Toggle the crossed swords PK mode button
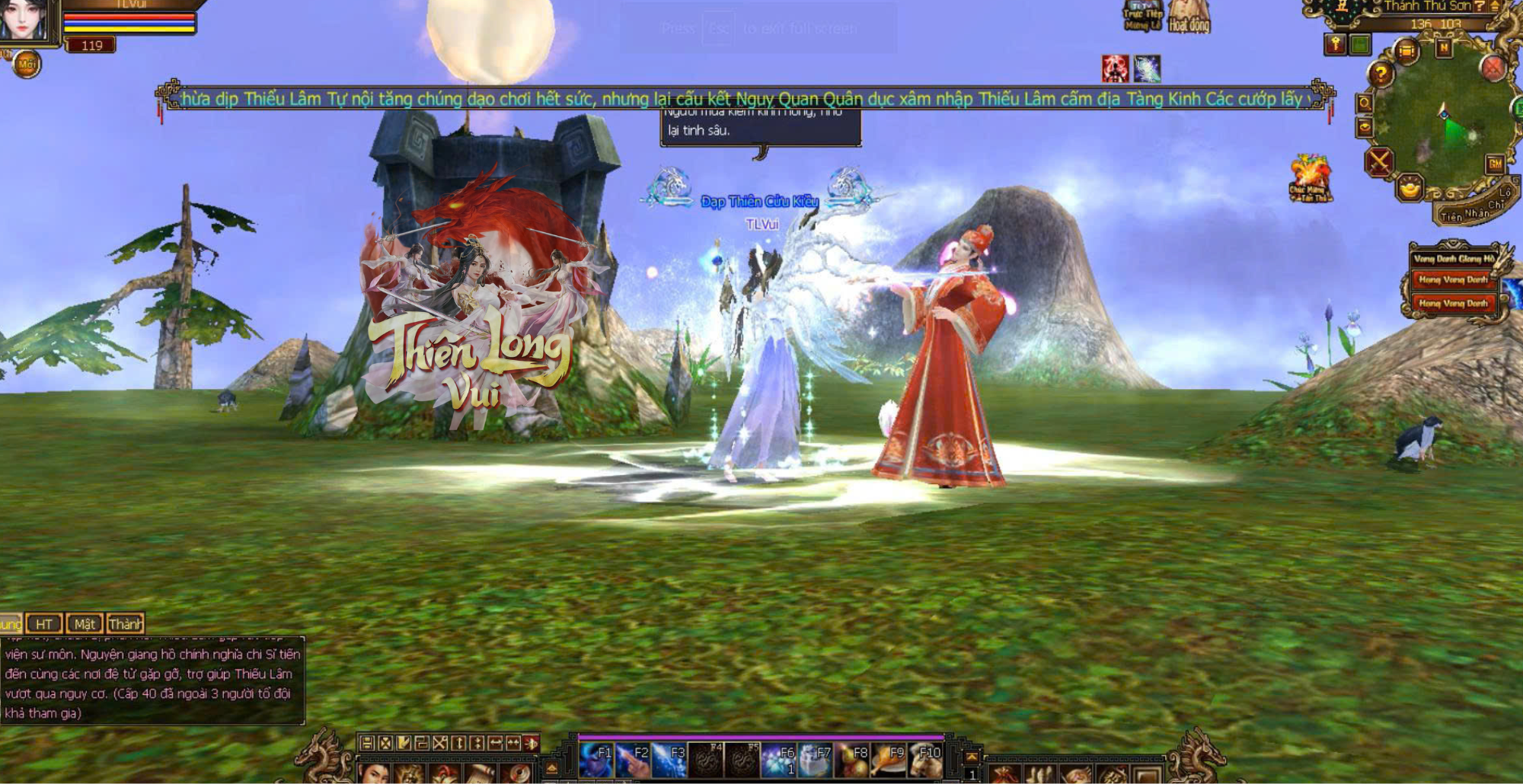Image resolution: width=1523 pixels, height=784 pixels. (x=1379, y=162)
